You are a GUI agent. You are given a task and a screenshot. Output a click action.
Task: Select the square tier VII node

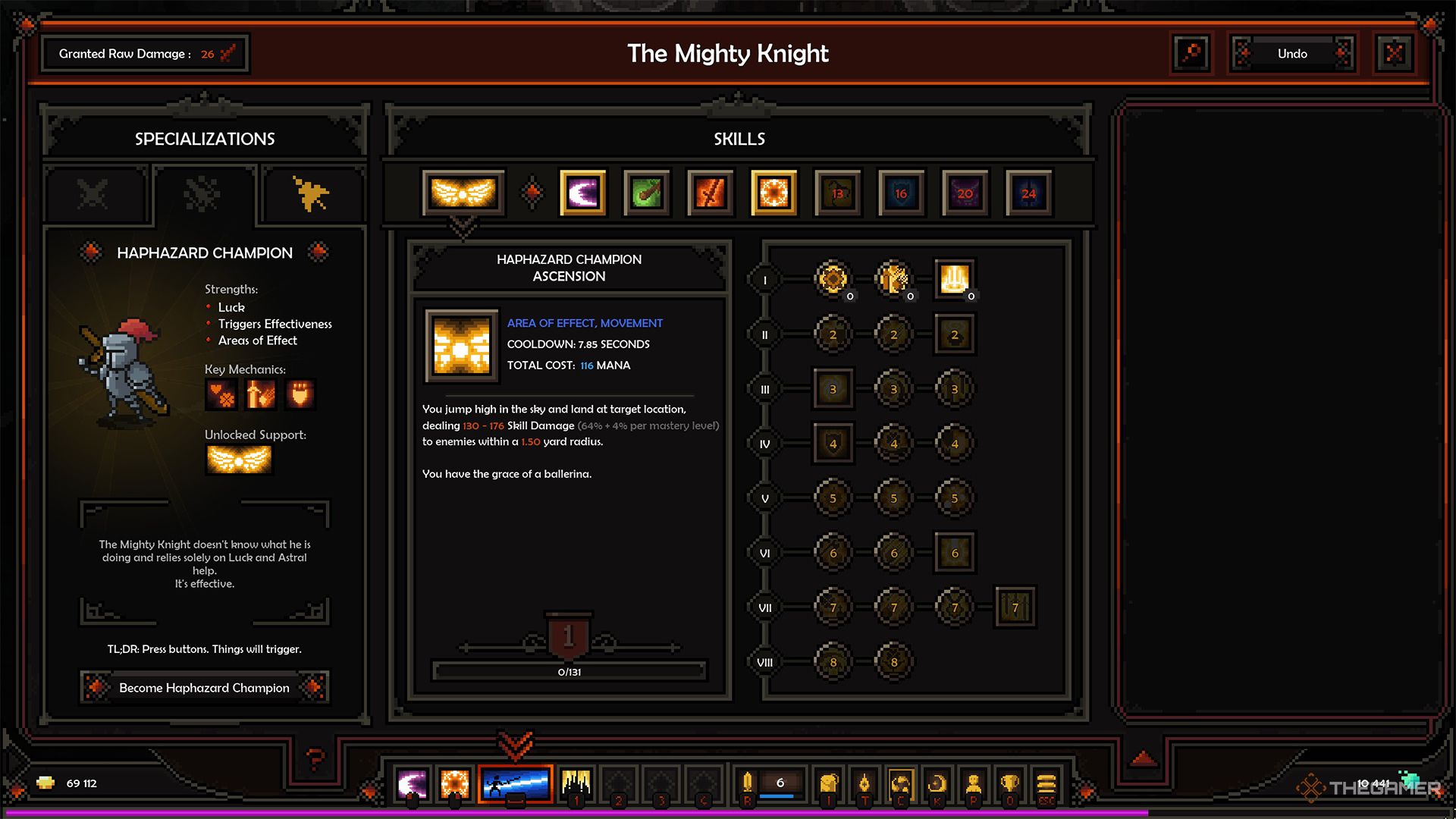point(1015,607)
